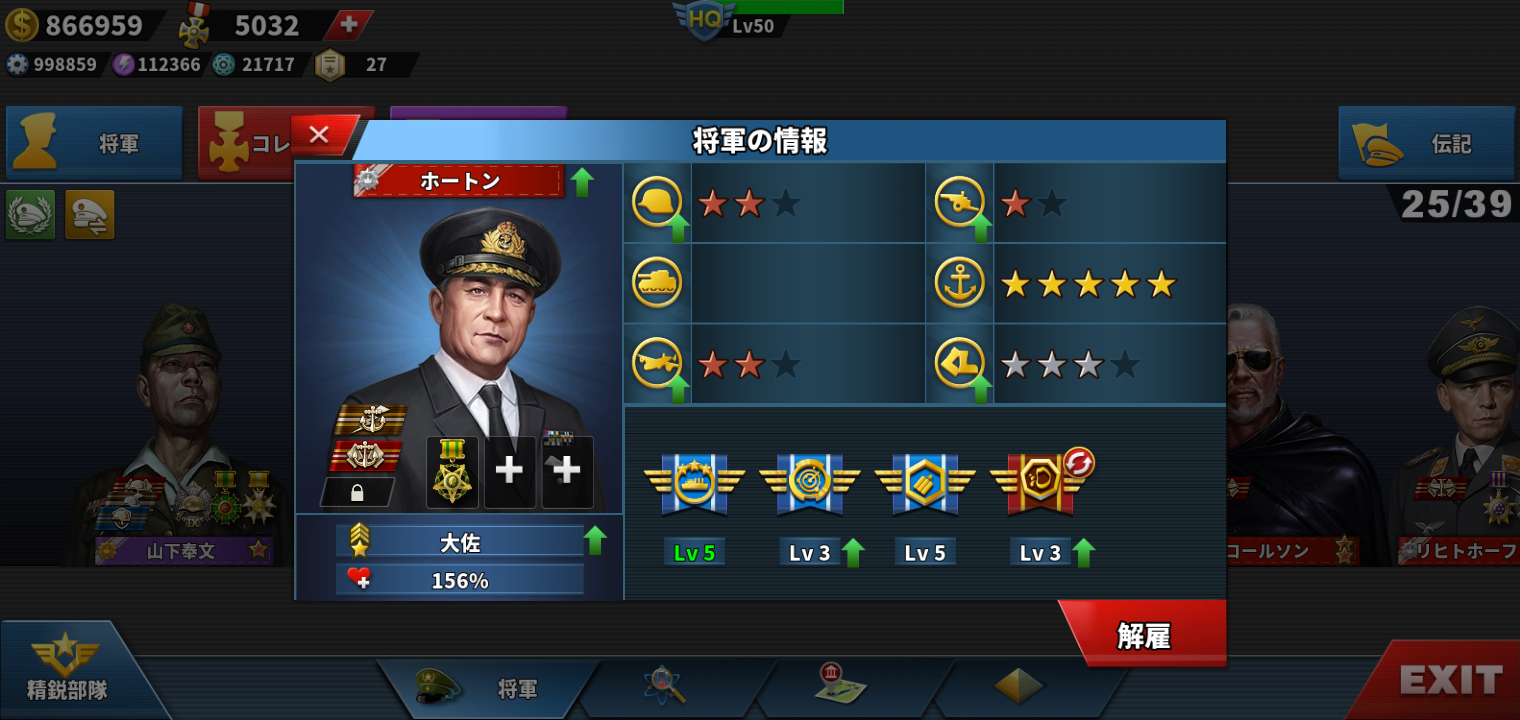Switch to the 将軍 bottom tab

(488, 688)
